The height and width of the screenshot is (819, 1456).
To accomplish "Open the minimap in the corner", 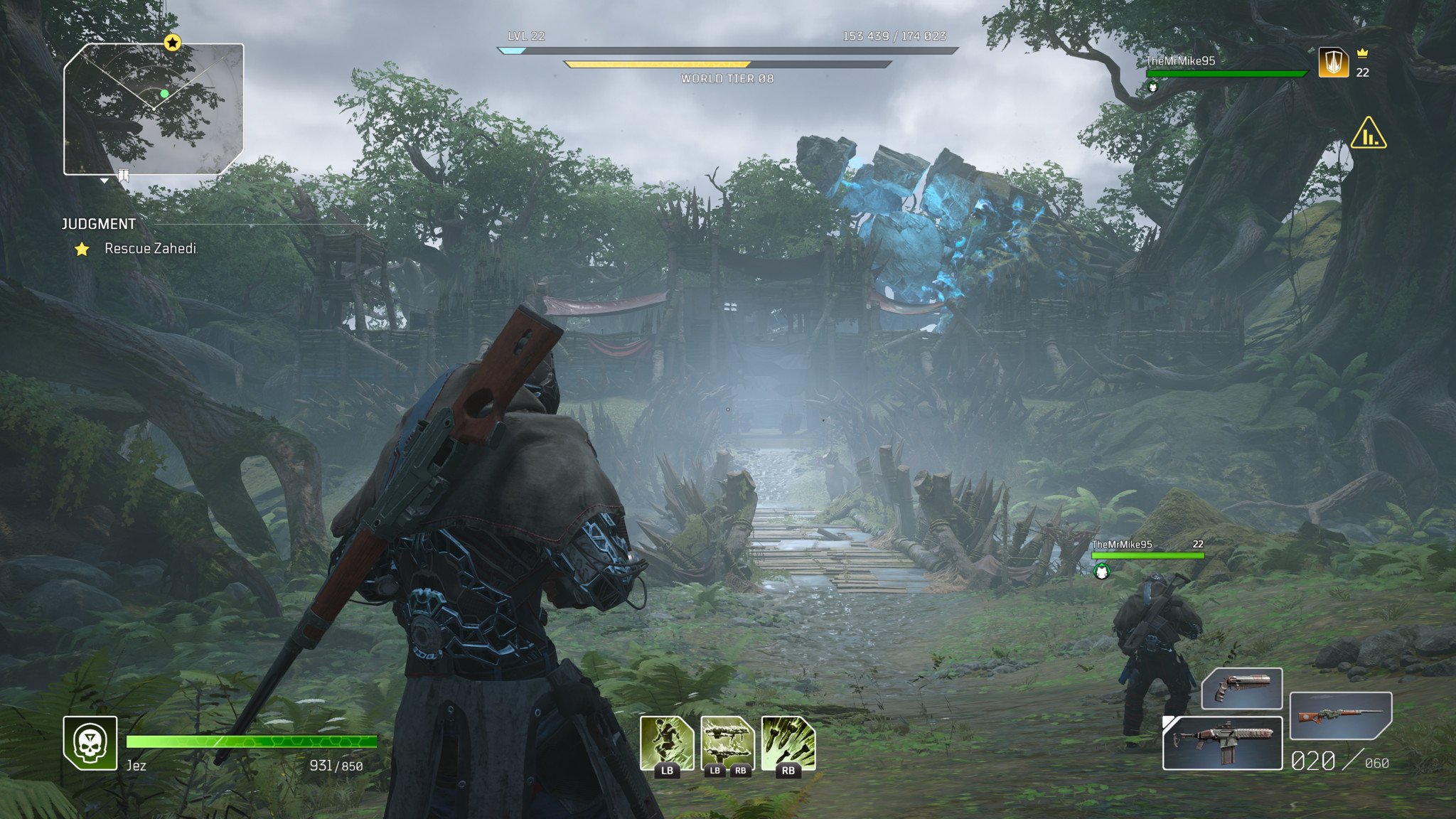I will pyautogui.click(x=154, y=109).
